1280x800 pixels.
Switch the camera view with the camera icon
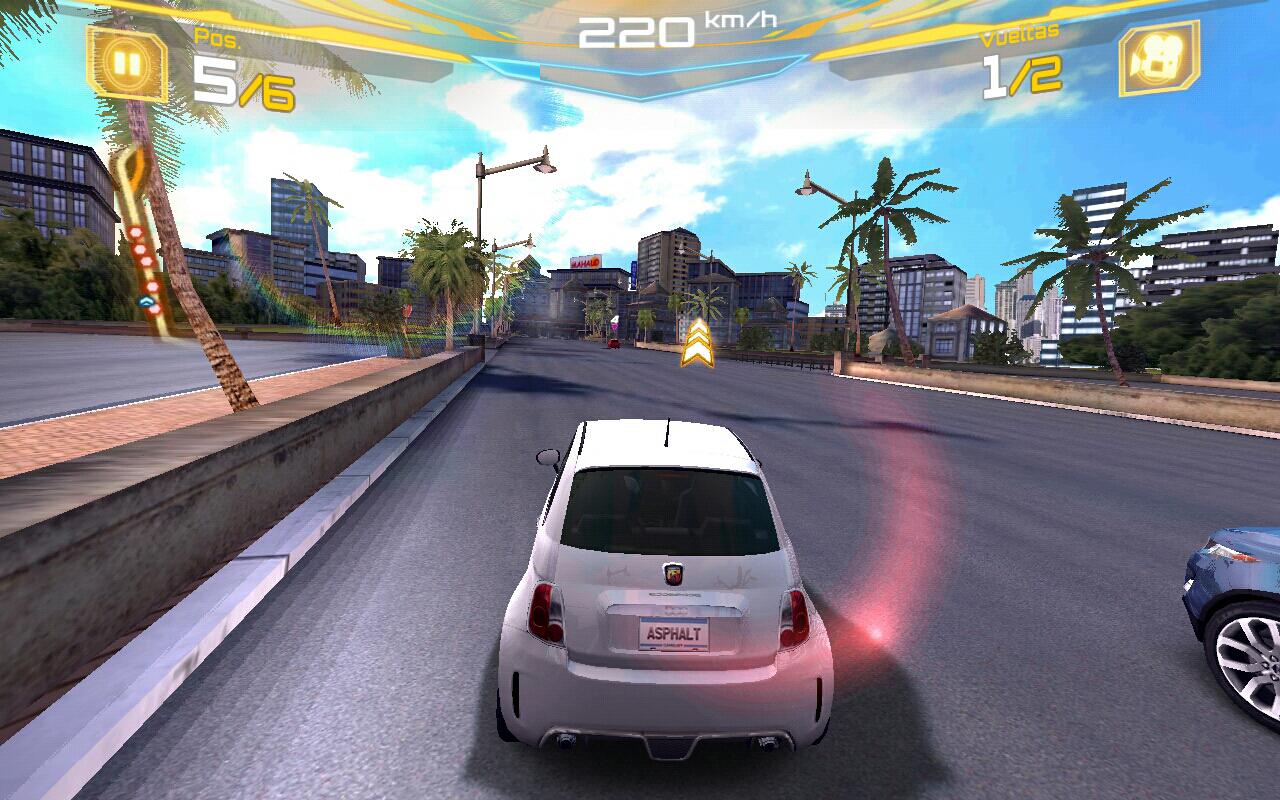[1158, 59]
